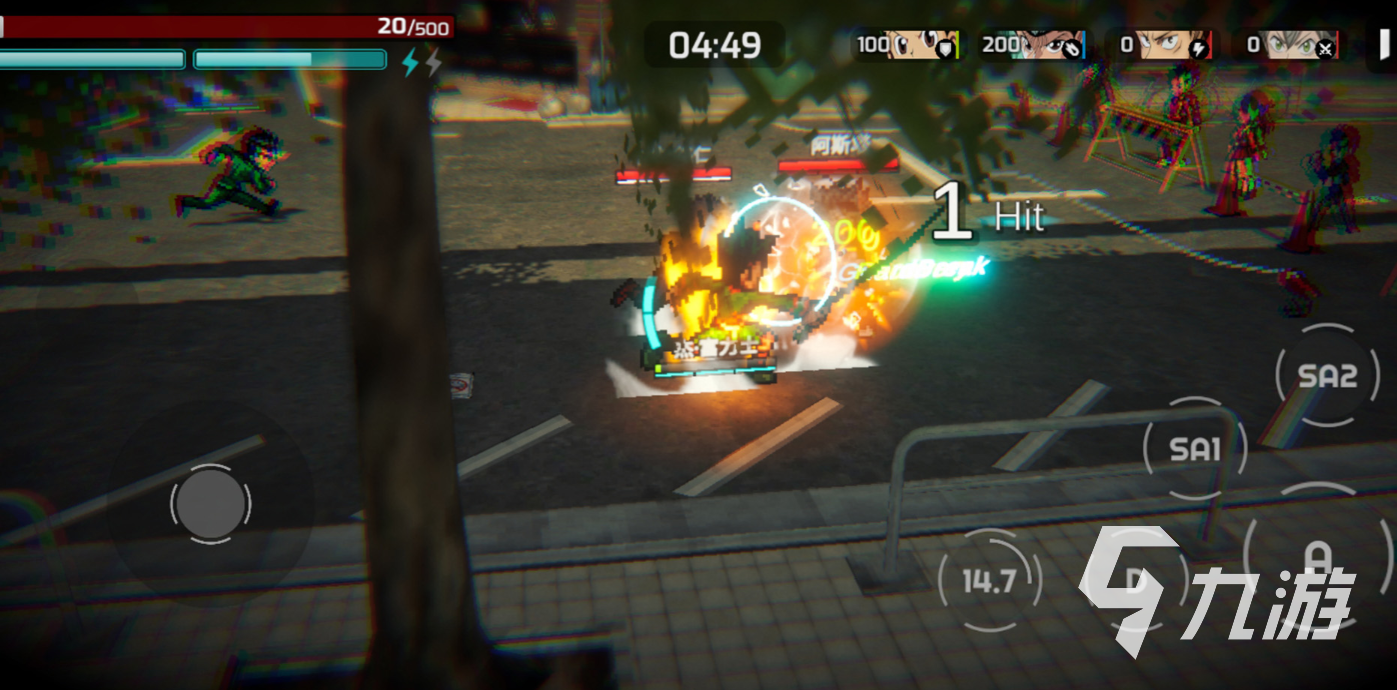The image size is (1397, 690).
Task: Use the SA1 special attack
Action: pos(1195,449)
